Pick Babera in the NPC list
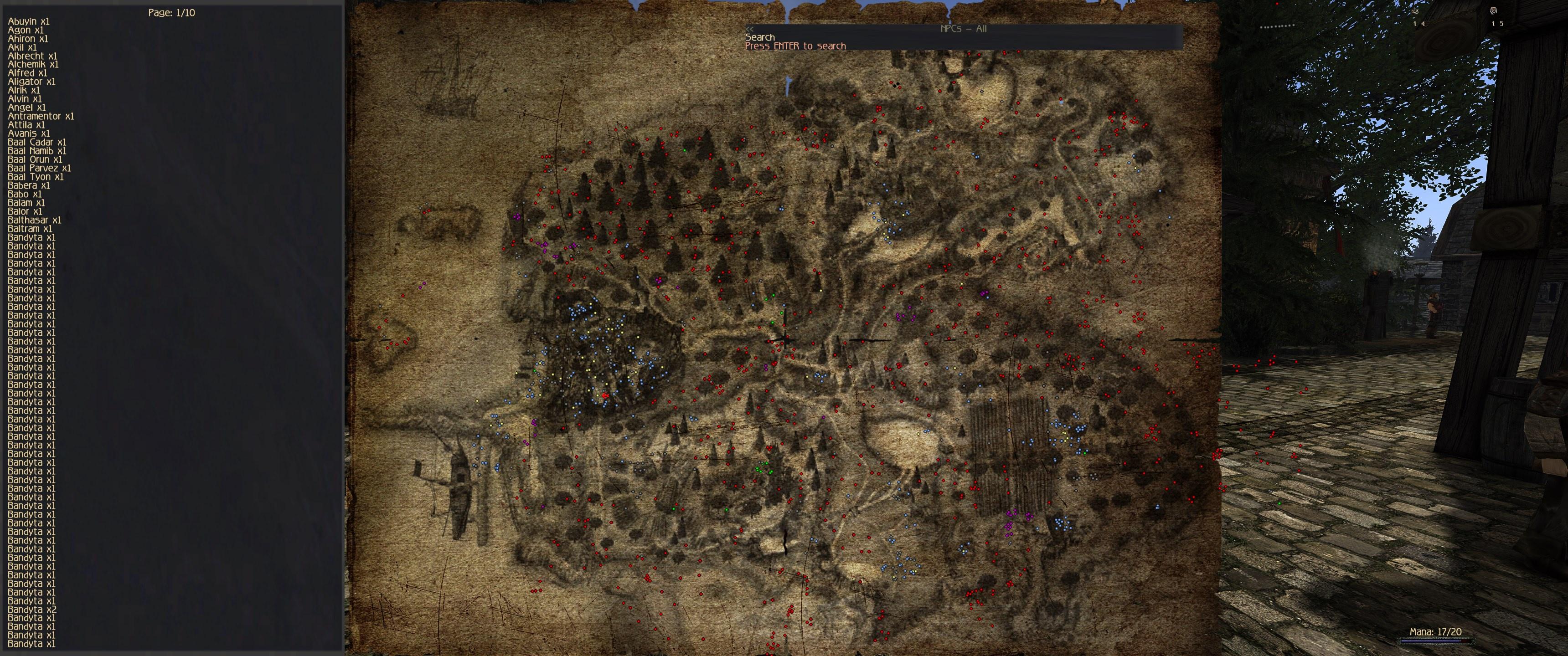 click(x=29, y=185)
